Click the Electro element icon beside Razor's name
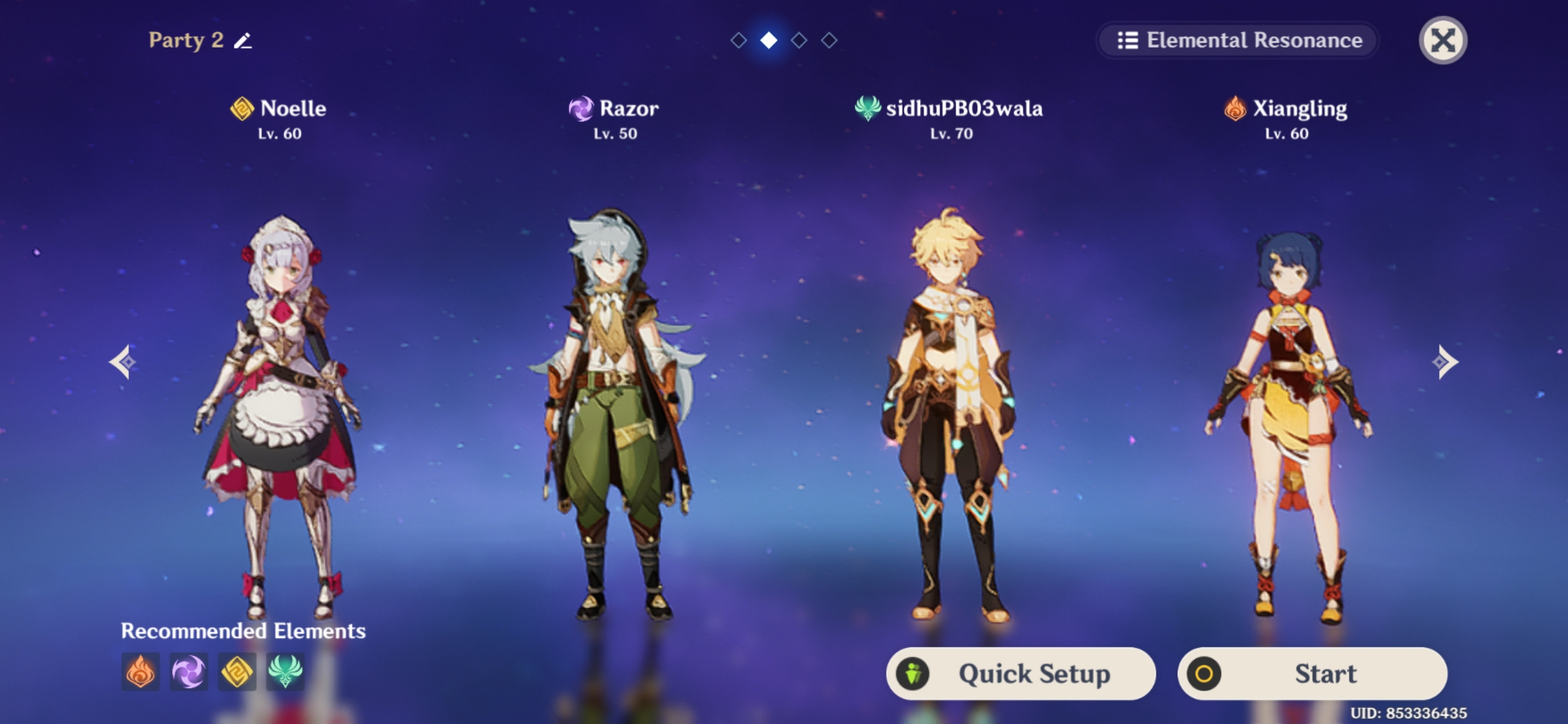The width and height of the screenshot is (1568, 724). point(580,109)
